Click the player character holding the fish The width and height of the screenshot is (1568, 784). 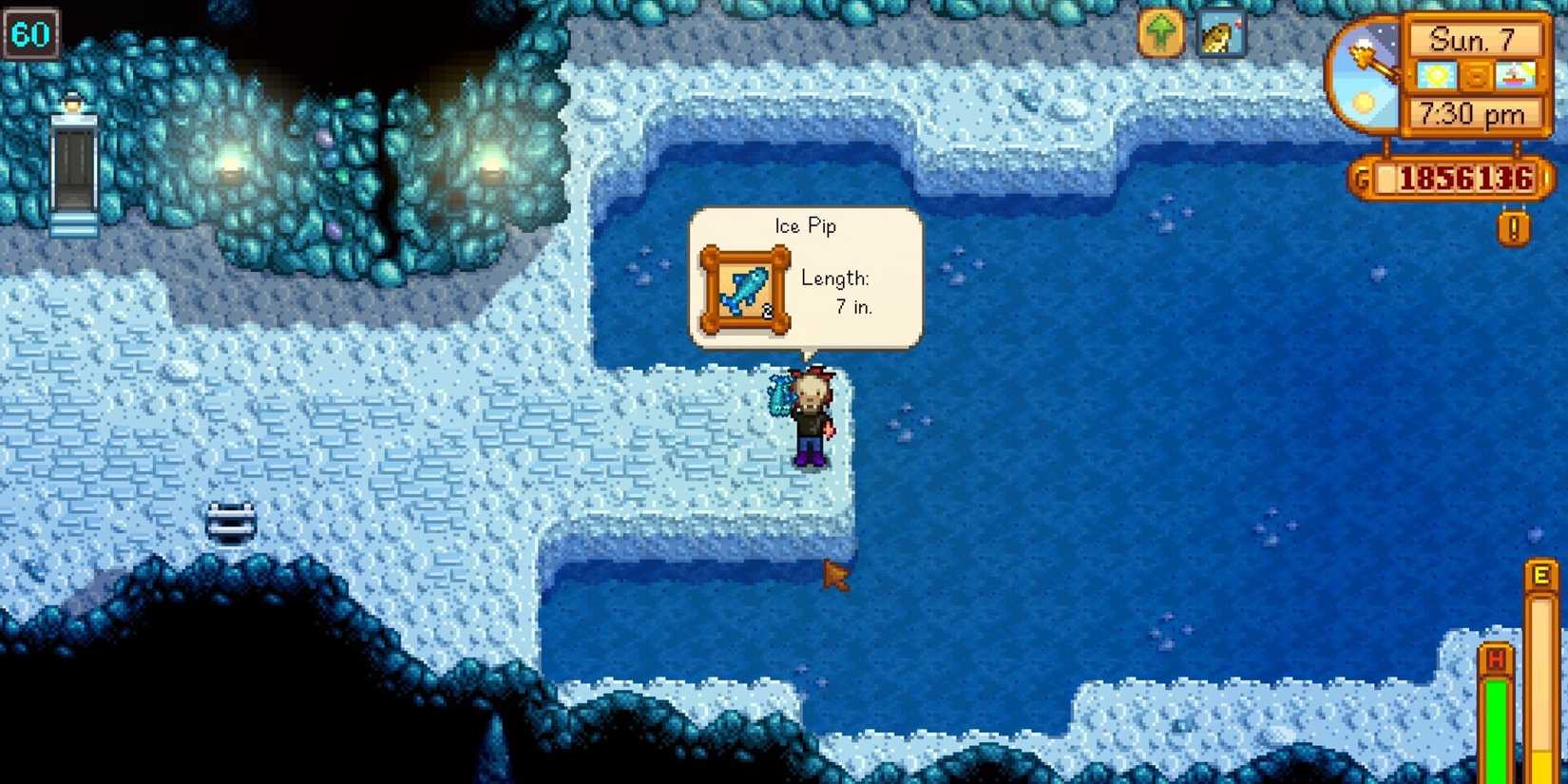click(x=813, y=418)
